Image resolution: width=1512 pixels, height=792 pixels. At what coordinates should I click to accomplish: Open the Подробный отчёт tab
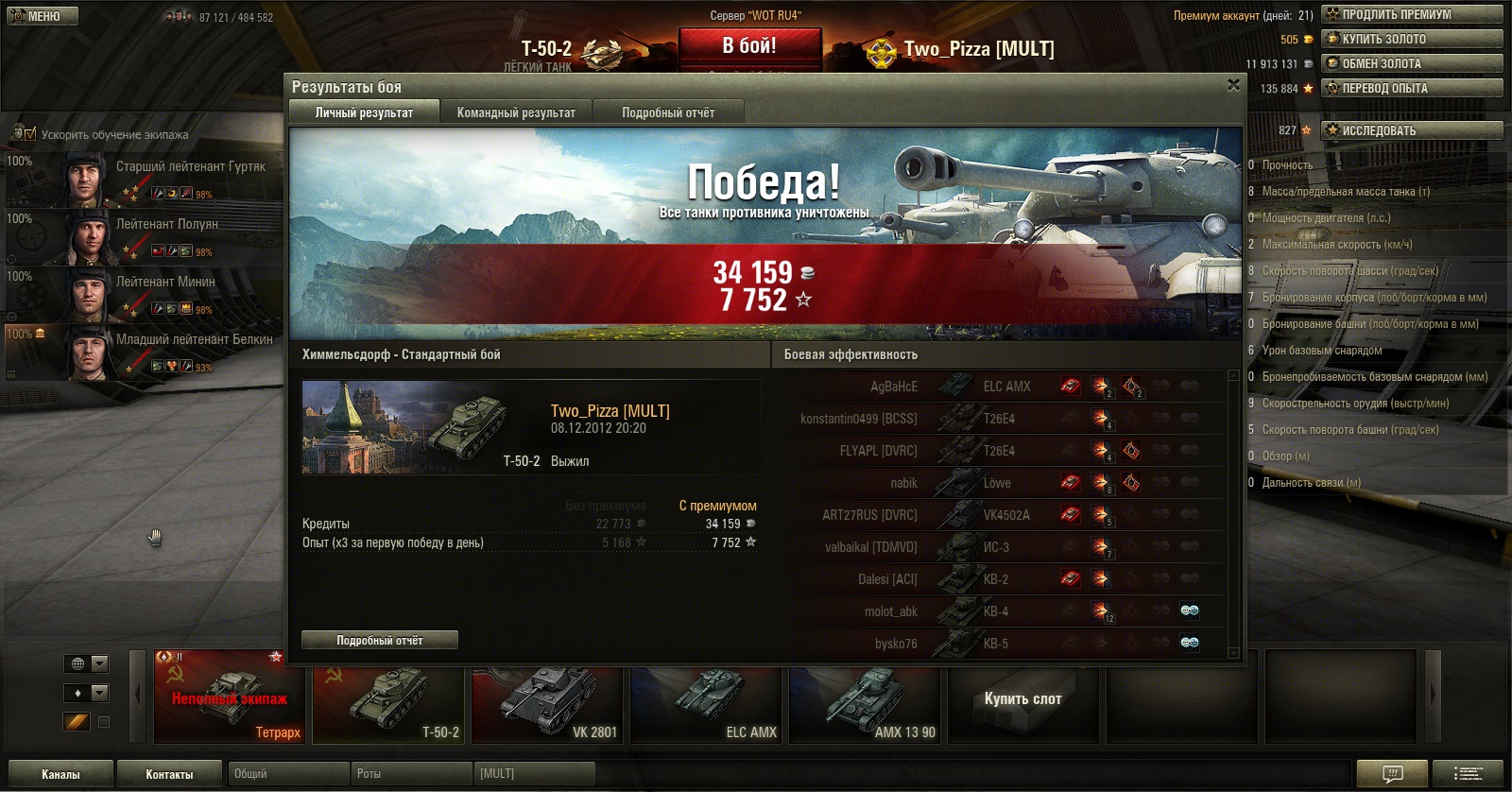[x=668, y=112]
